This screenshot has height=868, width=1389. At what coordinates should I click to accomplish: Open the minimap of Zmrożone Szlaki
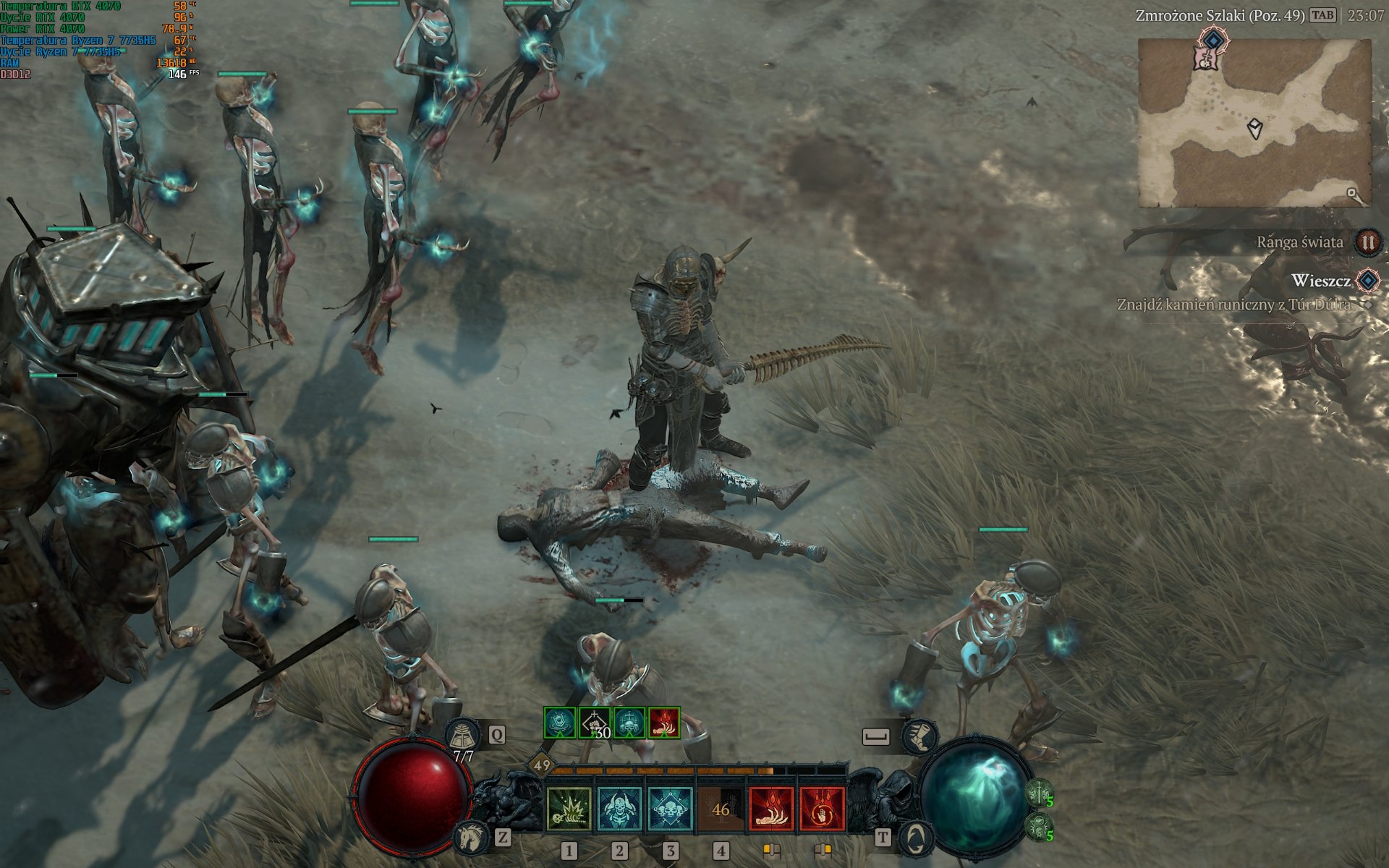(x=1254, y=123)
